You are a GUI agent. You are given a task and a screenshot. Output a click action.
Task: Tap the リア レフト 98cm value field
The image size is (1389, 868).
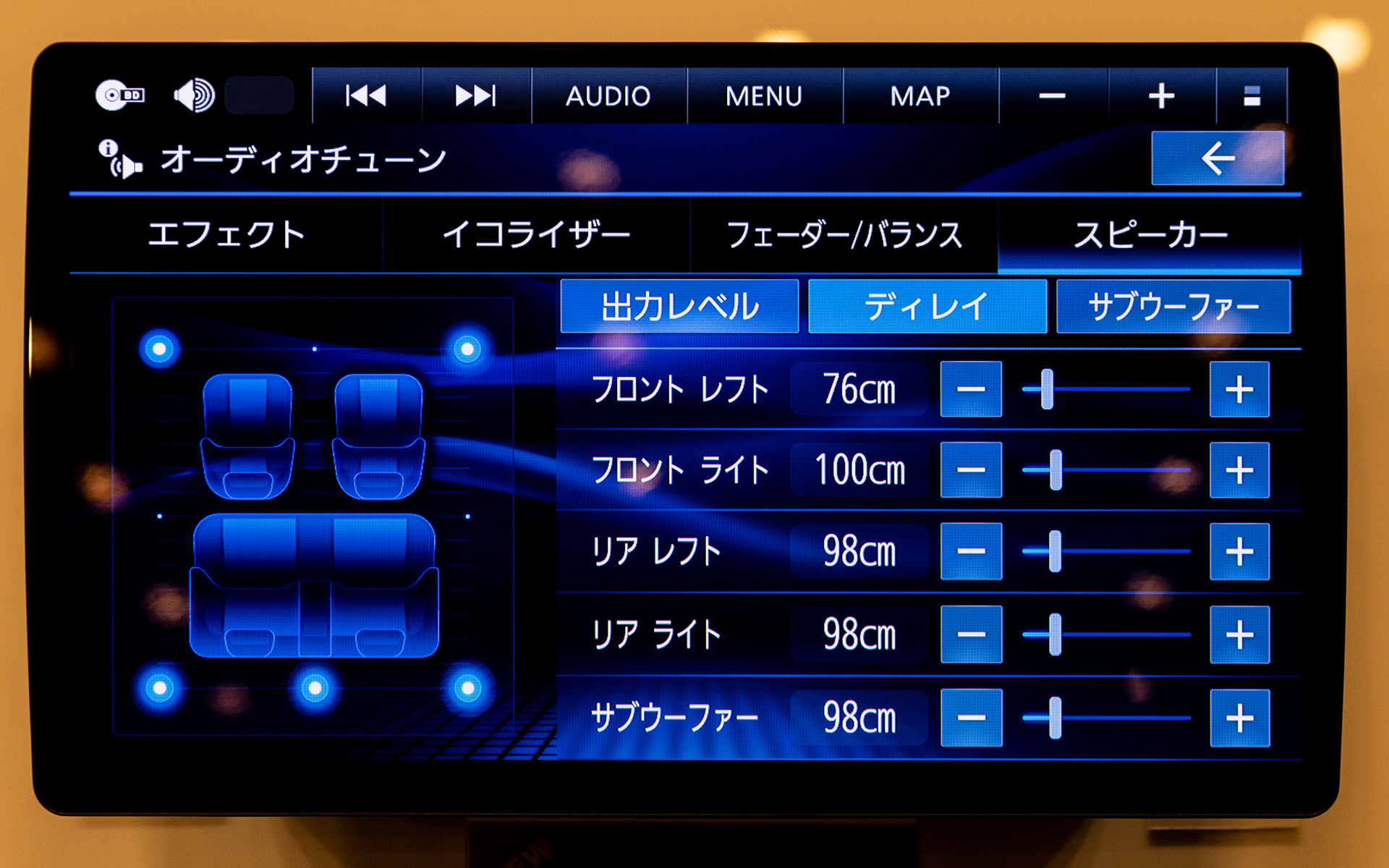[858, 551]
